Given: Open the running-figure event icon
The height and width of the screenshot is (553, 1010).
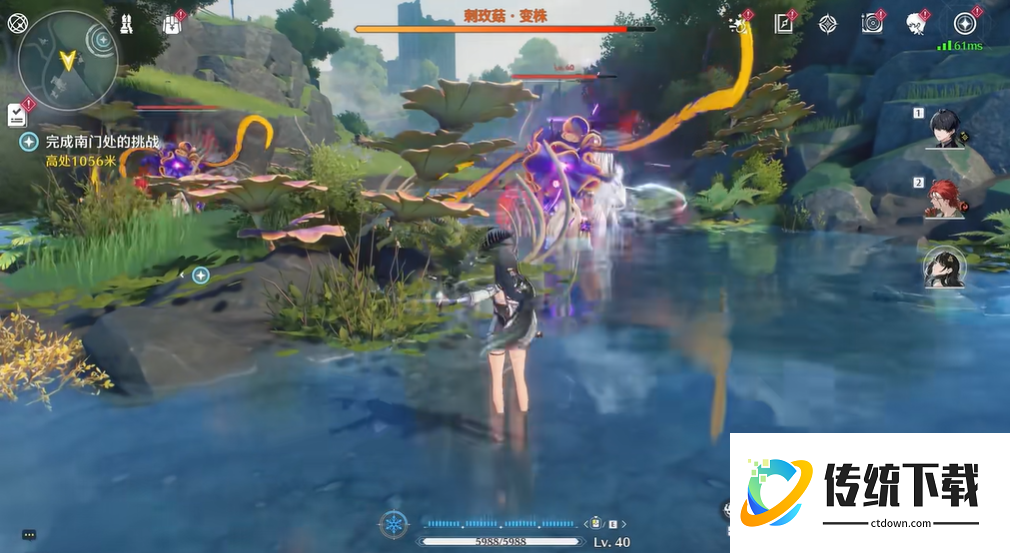Looking at the screenshot, I should click(741, 24).
